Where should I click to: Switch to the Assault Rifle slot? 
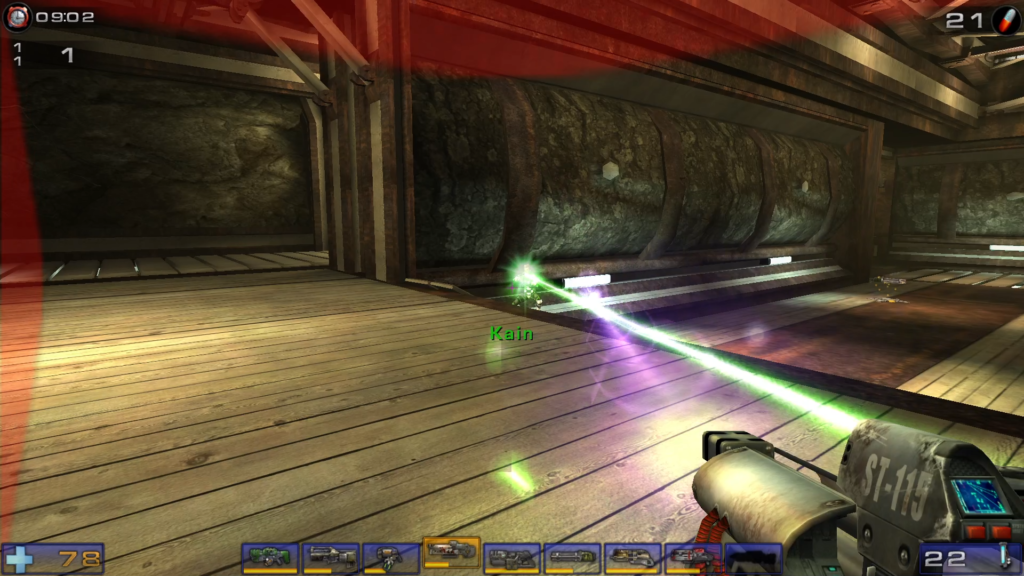tap(330, 558)
